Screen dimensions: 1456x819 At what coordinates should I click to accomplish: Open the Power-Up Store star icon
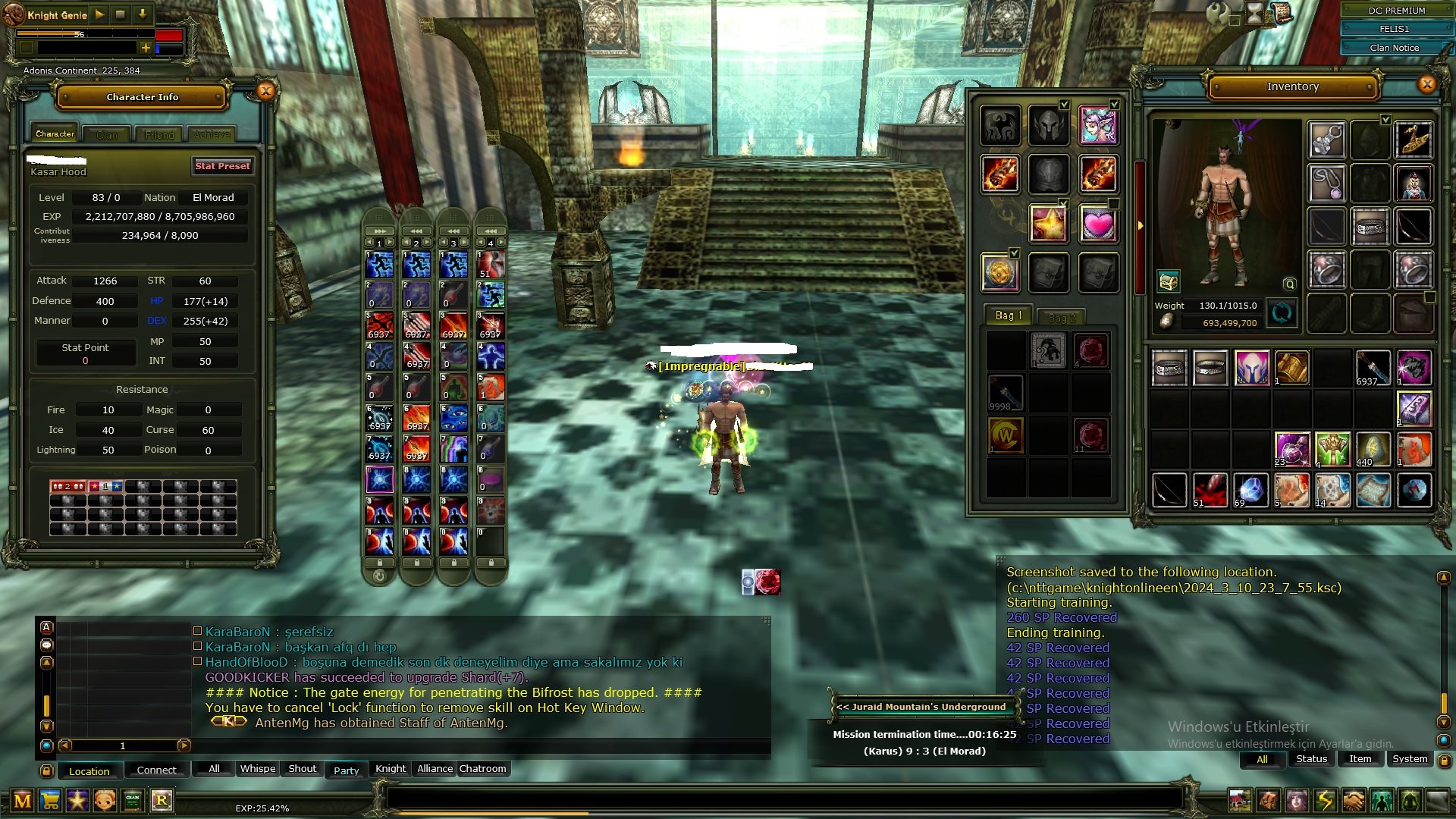click(x=76, y=800)
